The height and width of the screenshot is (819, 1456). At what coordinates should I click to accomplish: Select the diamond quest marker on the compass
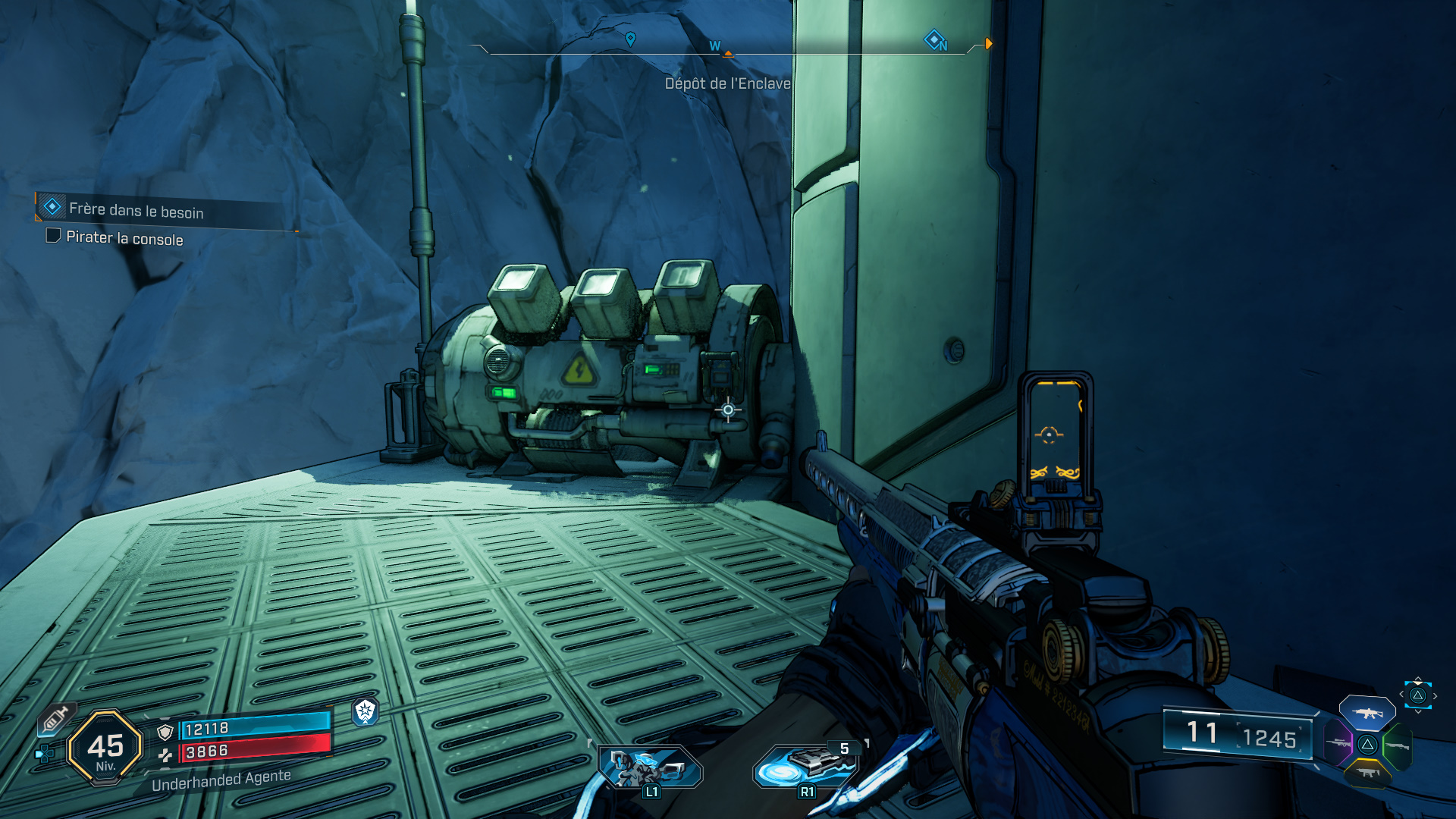934,39
